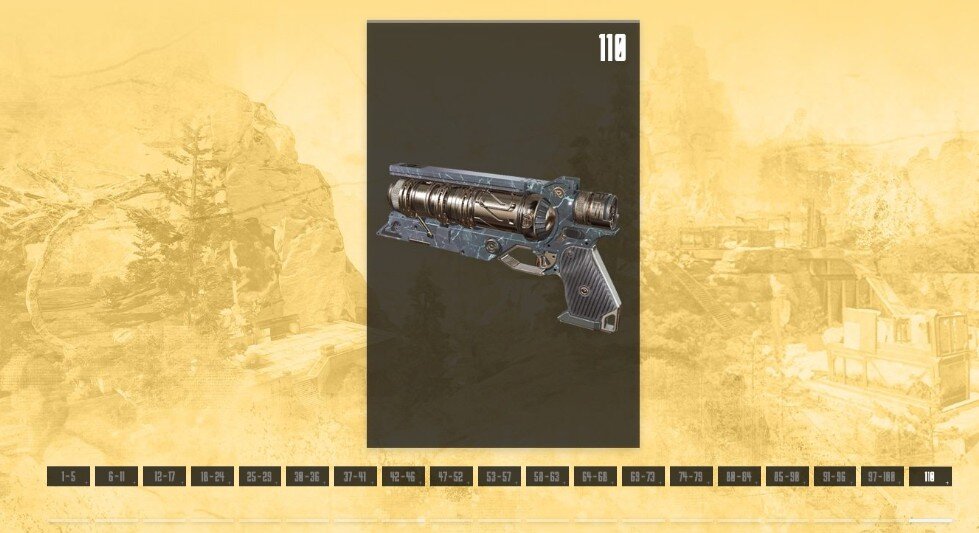Viewport: 979px width, 533px height.
Task: Switch to the 12-17 level tab
Action: (x=164, y=477)
